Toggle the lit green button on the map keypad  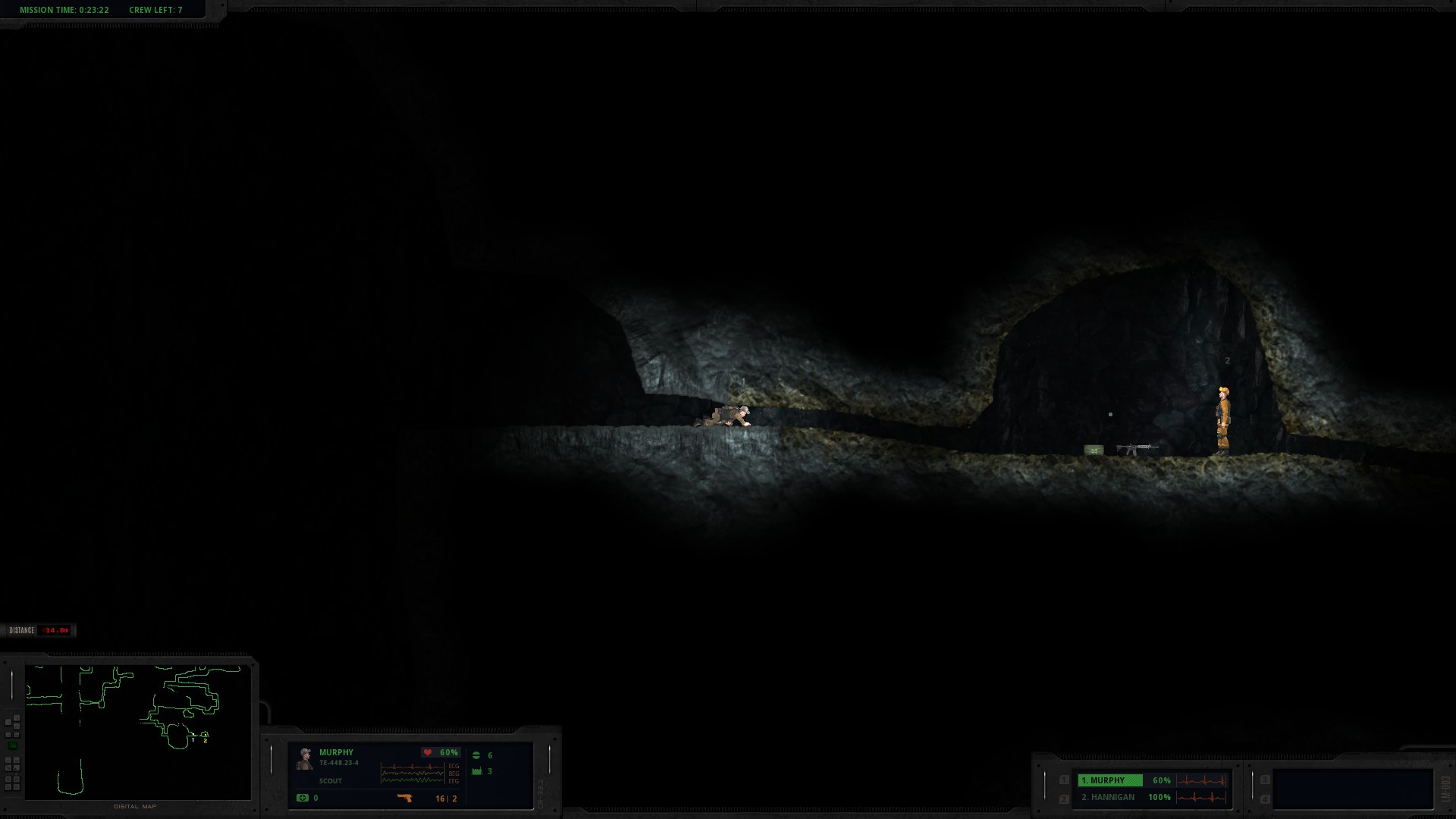pos(11,745)
